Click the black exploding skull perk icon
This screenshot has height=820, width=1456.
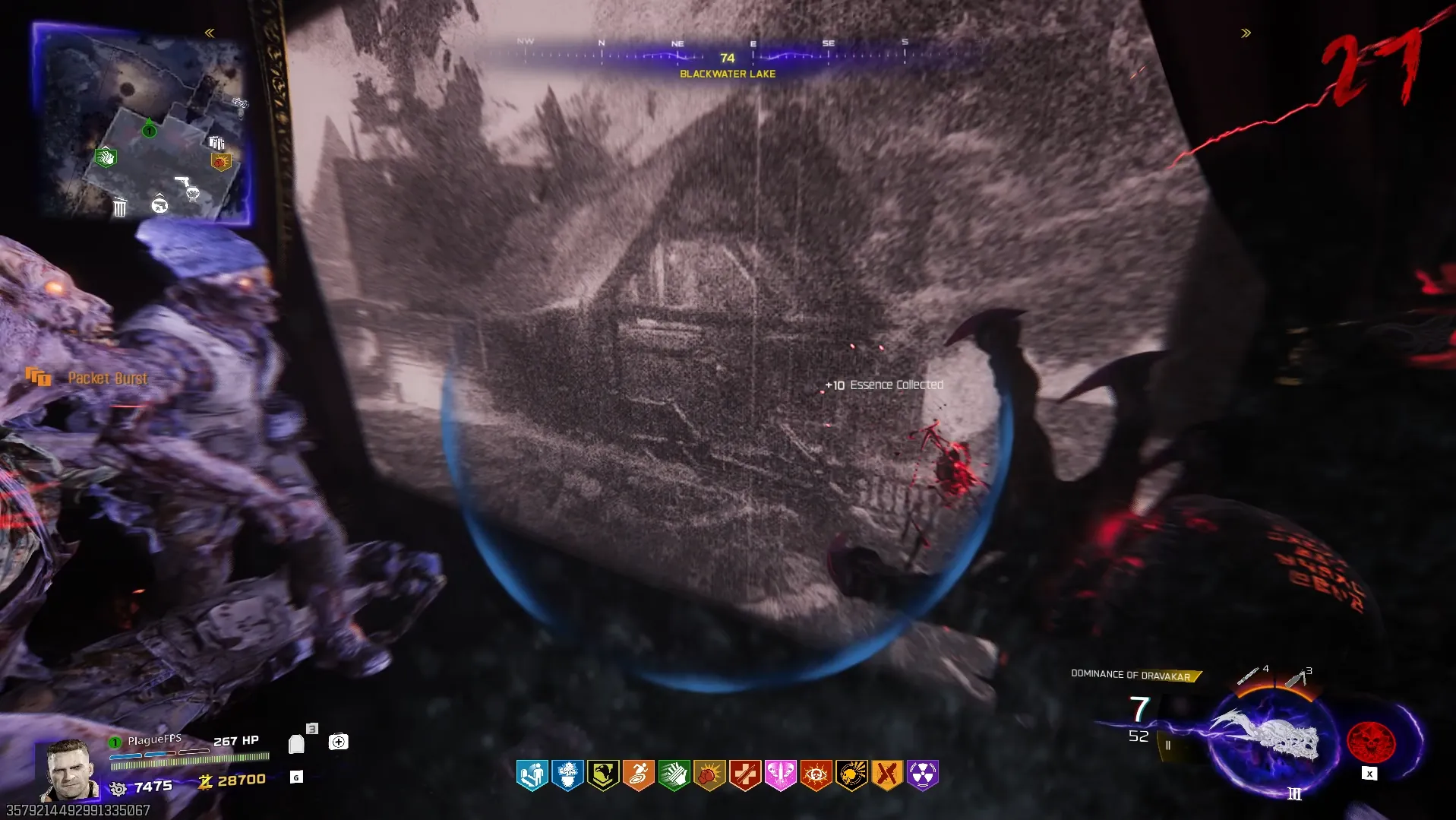click(851, 775)
